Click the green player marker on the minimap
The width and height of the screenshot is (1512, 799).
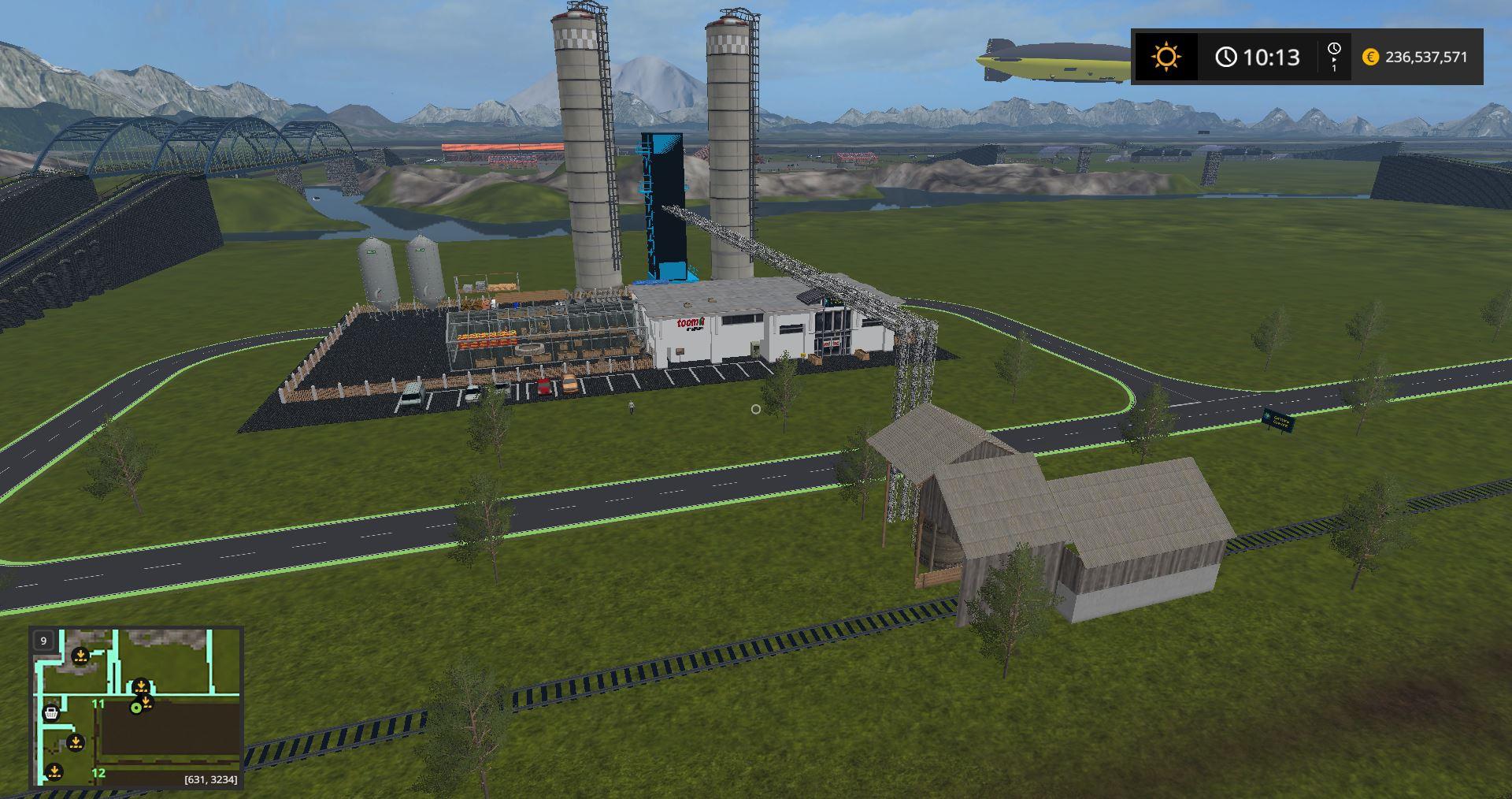[x=136, y=708]
